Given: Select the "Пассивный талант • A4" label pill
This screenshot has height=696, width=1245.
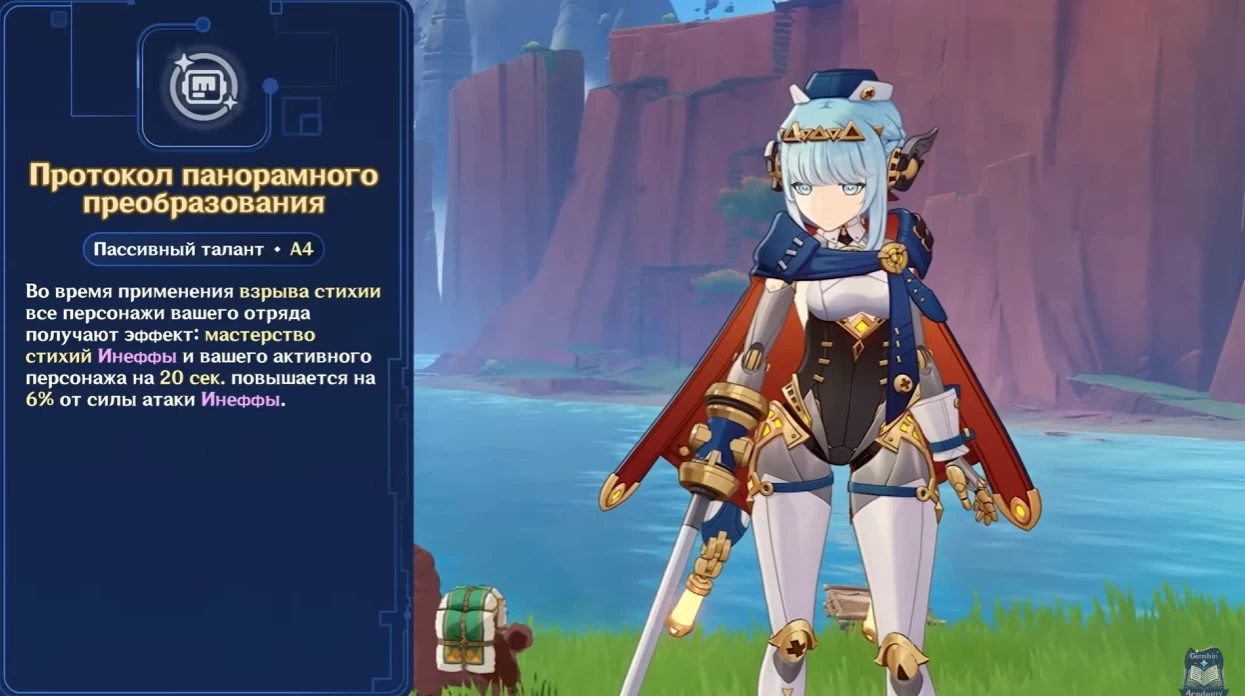Looking at the screenshot, I should (x=203, y=249).
